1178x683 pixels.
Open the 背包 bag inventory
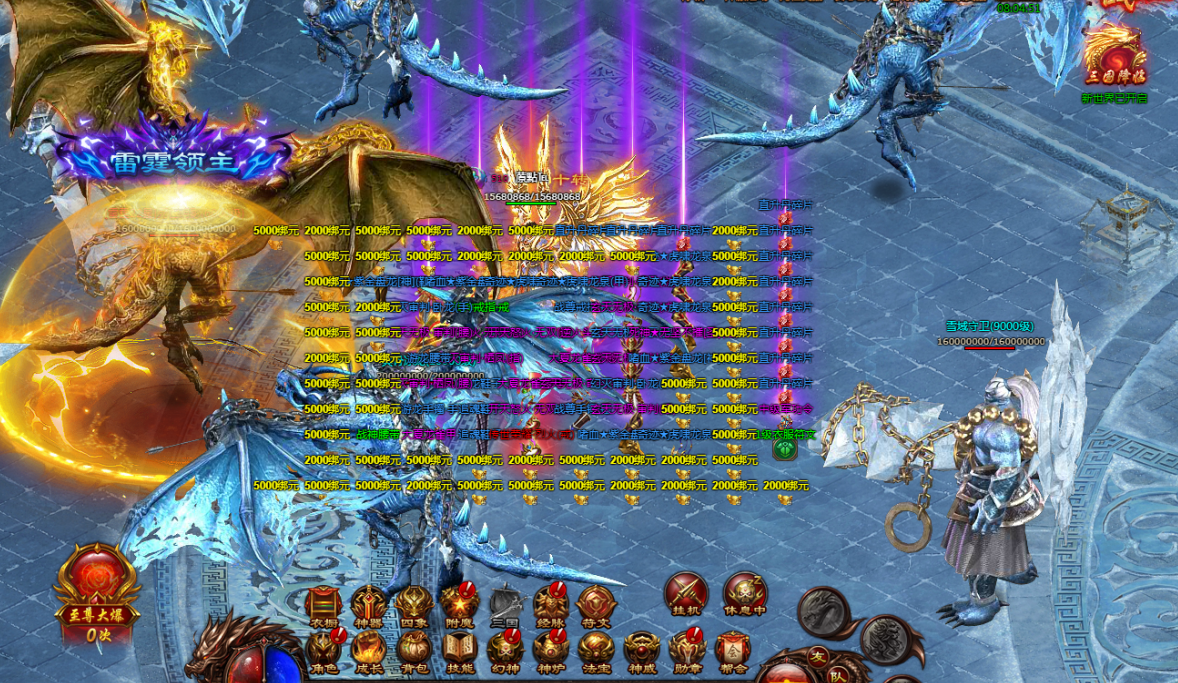pos(413,651)
